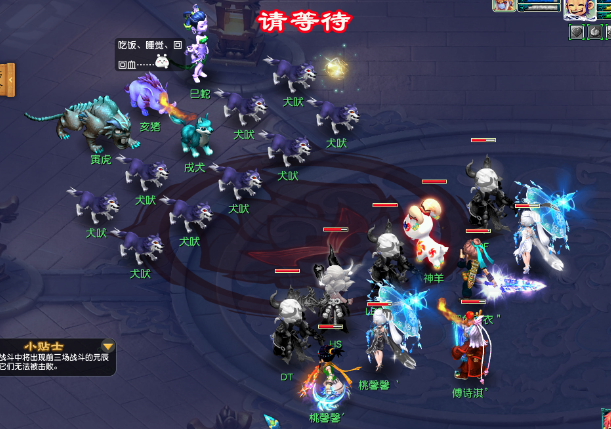
Task: Select the orange-haired pet portrait
Action: click(x=501, y=5)
